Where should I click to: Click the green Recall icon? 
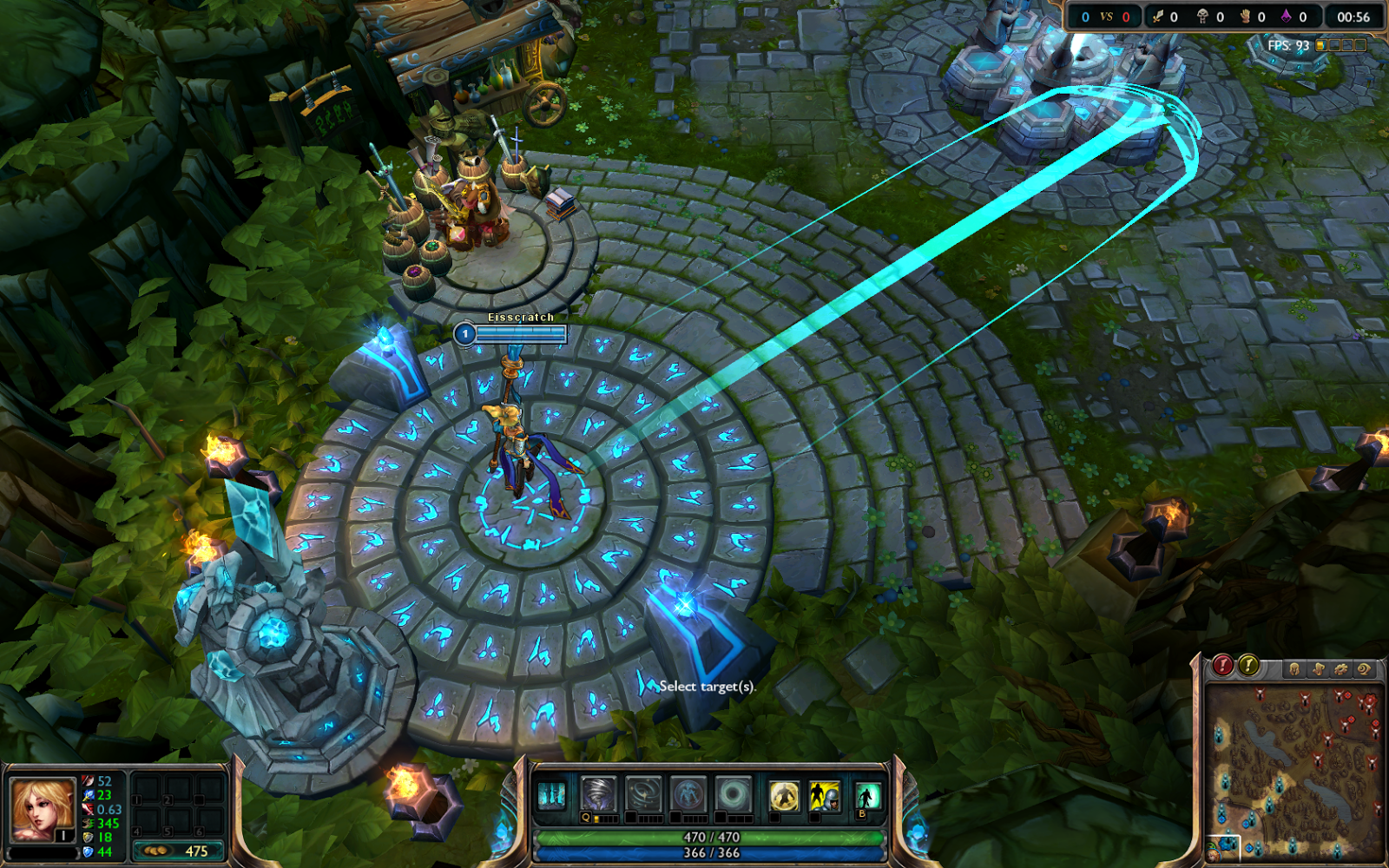[x=868, y=793]
